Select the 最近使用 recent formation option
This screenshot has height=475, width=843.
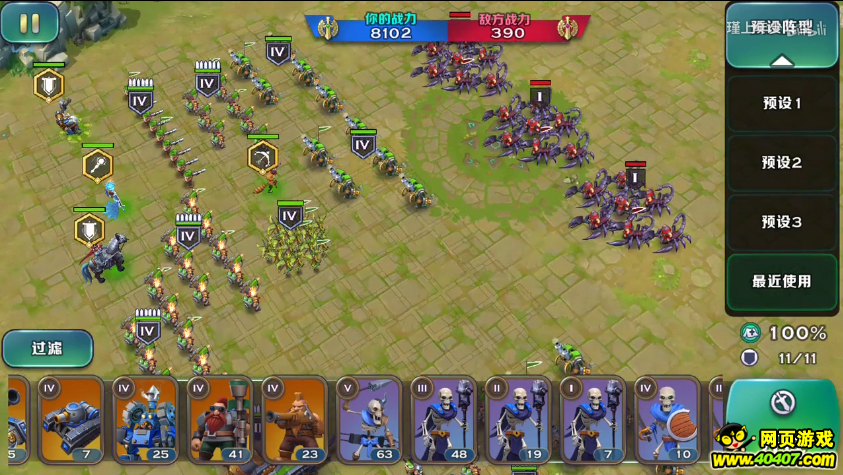tap(781, 282)
